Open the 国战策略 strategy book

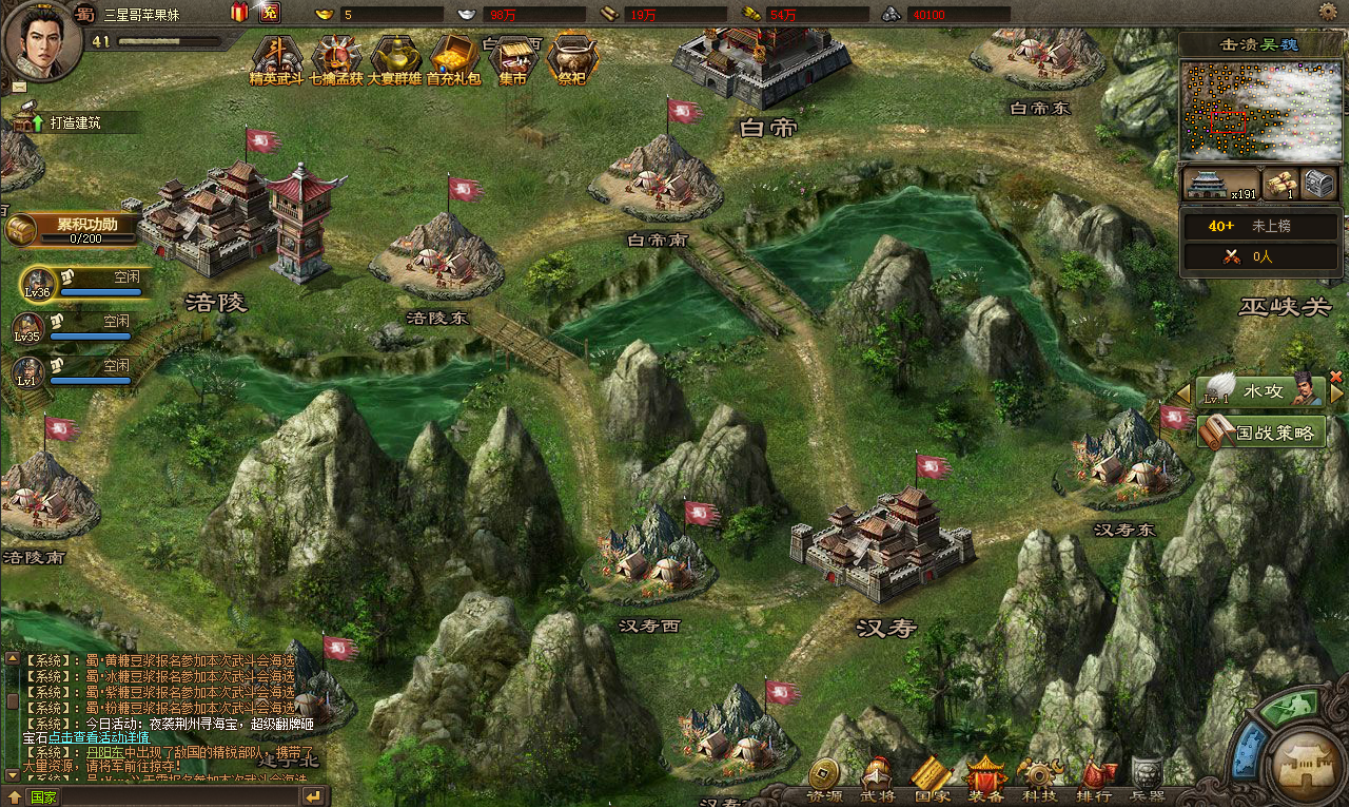pyautogui.click(x=1262, y=433)
